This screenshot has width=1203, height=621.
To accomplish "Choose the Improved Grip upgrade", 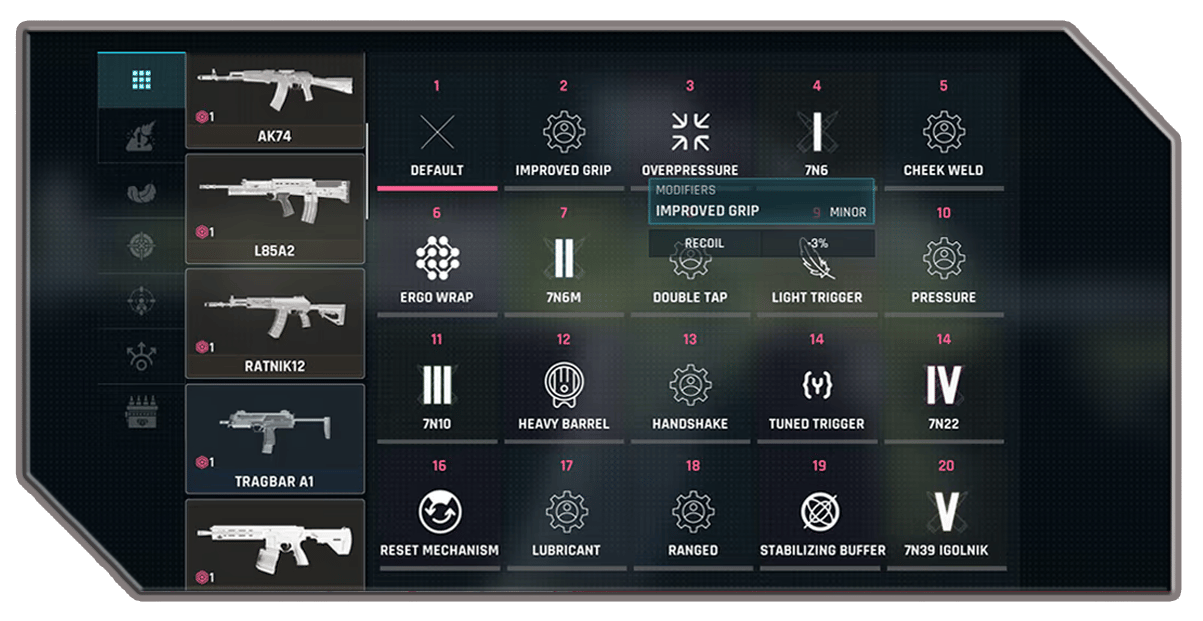I will [x=563, y=133].
